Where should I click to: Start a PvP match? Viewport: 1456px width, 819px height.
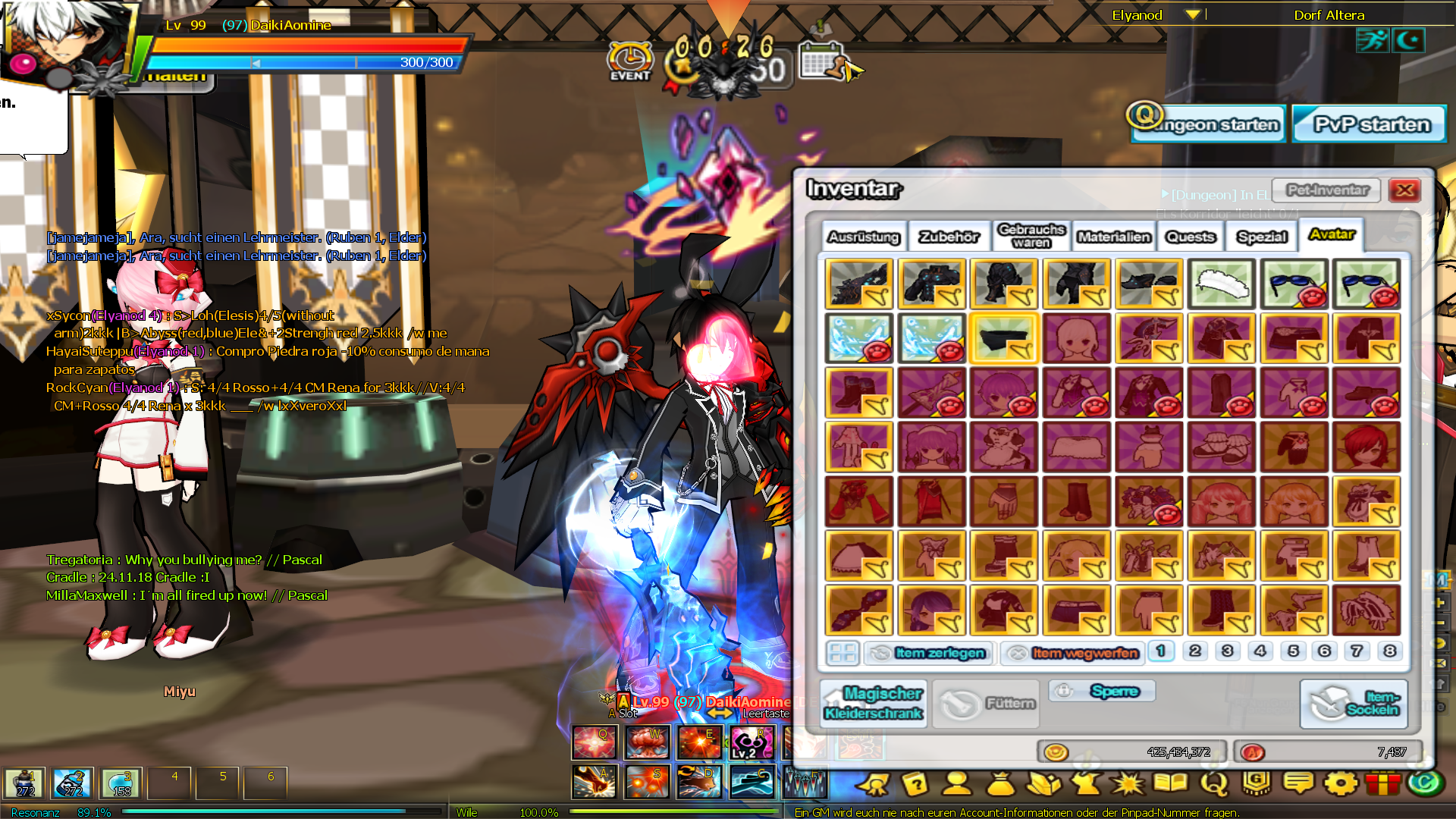pyautogui.click(x=1371, y=124)
